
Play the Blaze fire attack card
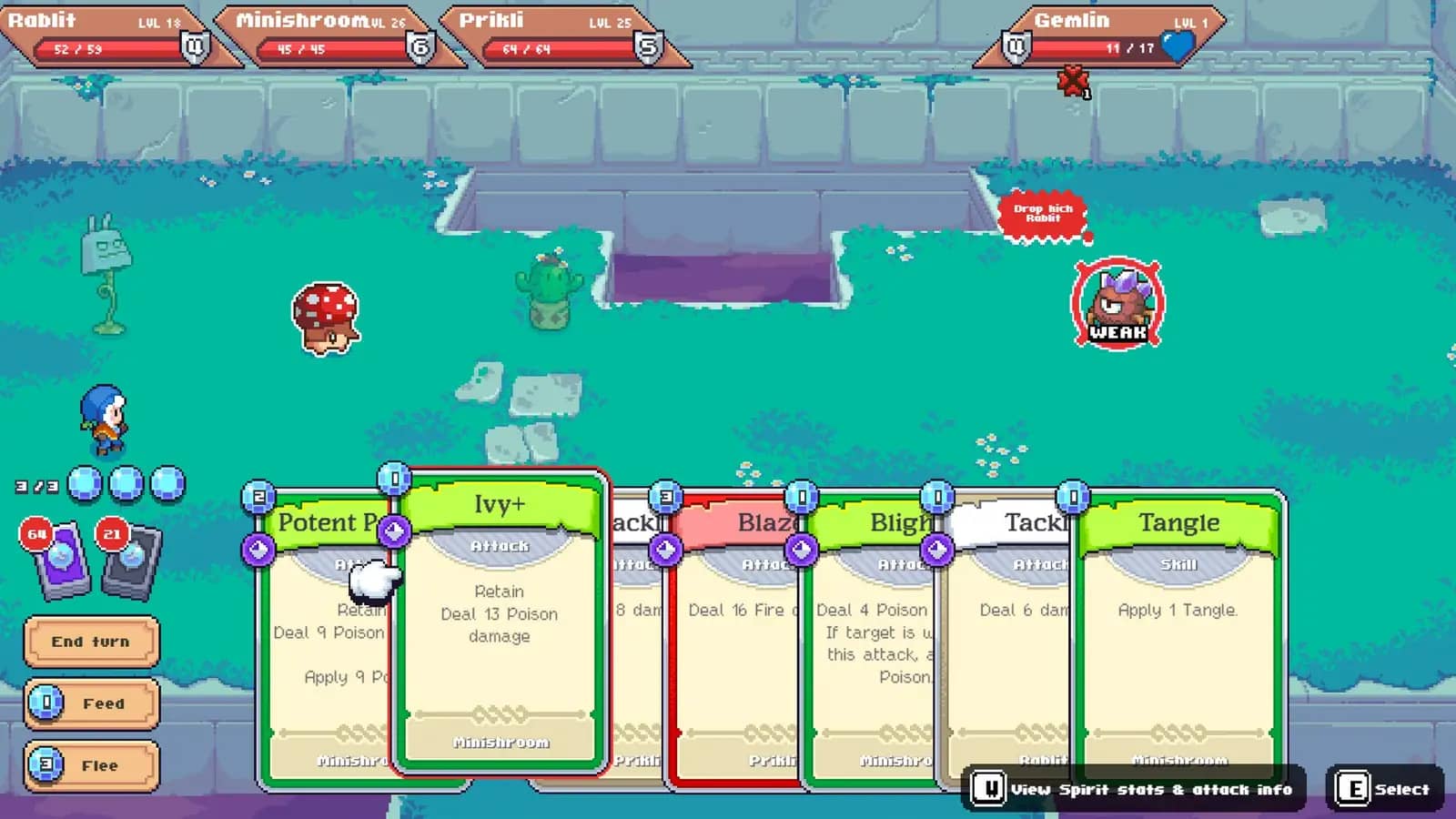click(x=737, y=655)
